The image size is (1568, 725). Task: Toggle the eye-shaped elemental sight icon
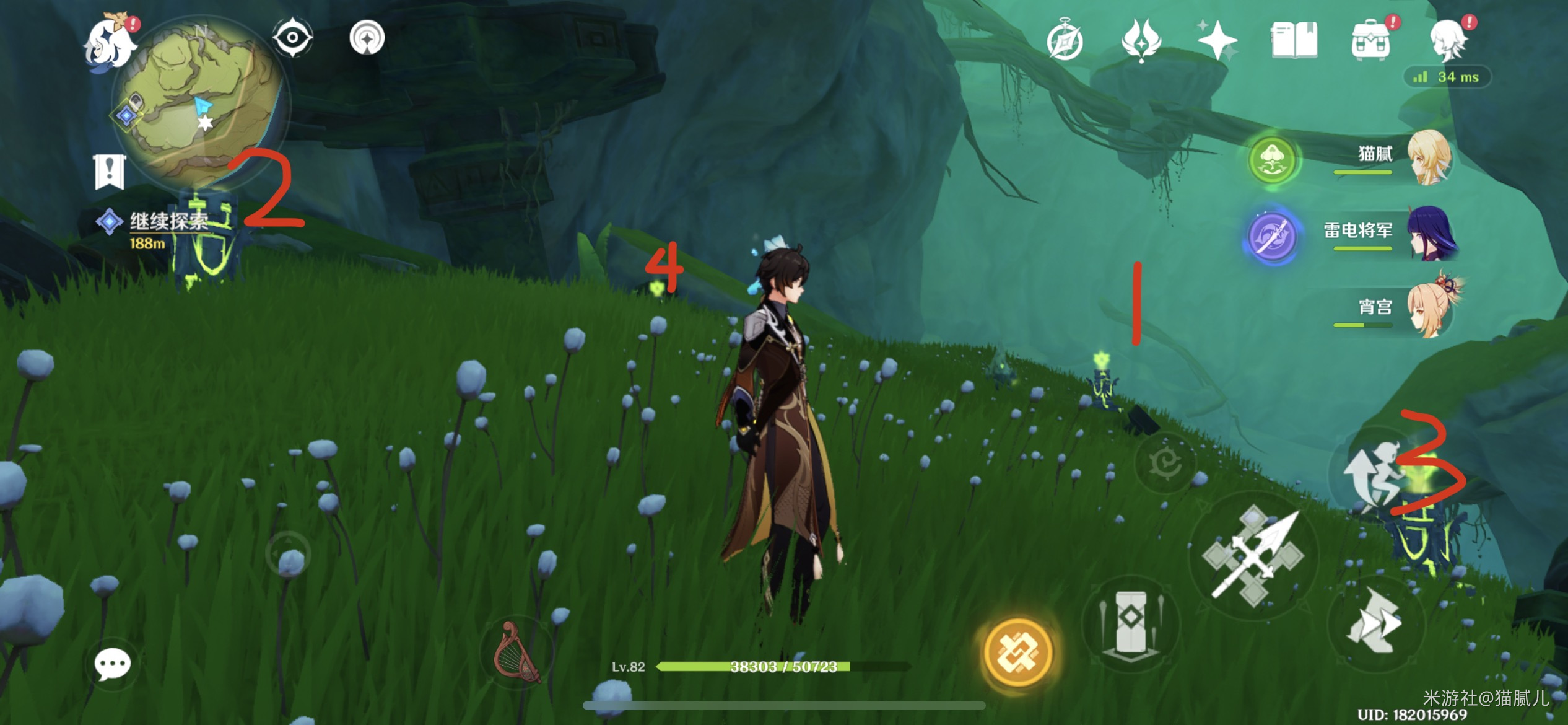coord(292,38)
